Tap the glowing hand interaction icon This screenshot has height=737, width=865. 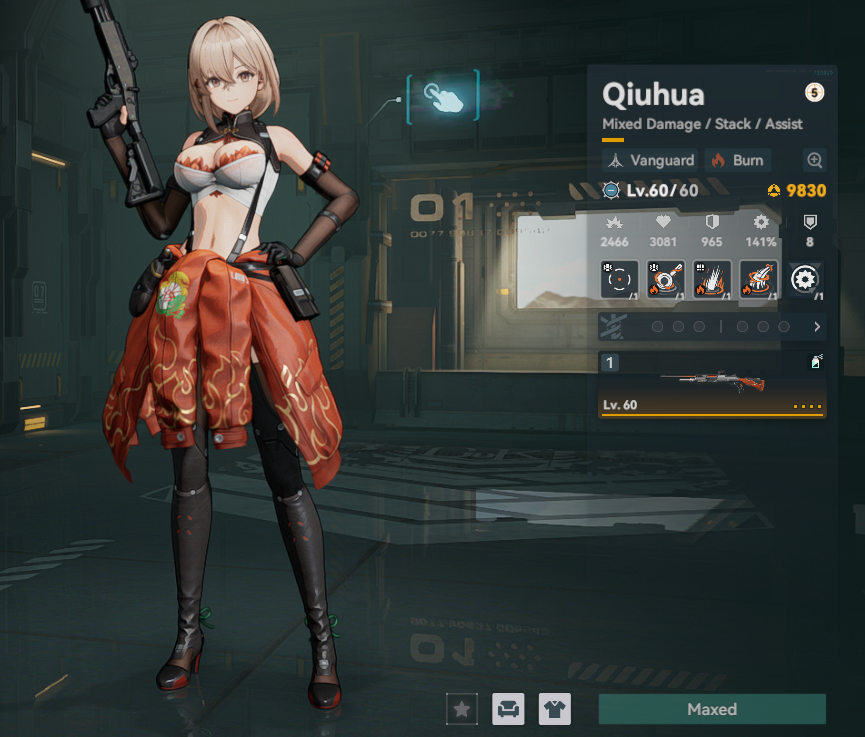pyautogui.click(x=442, y=96)
